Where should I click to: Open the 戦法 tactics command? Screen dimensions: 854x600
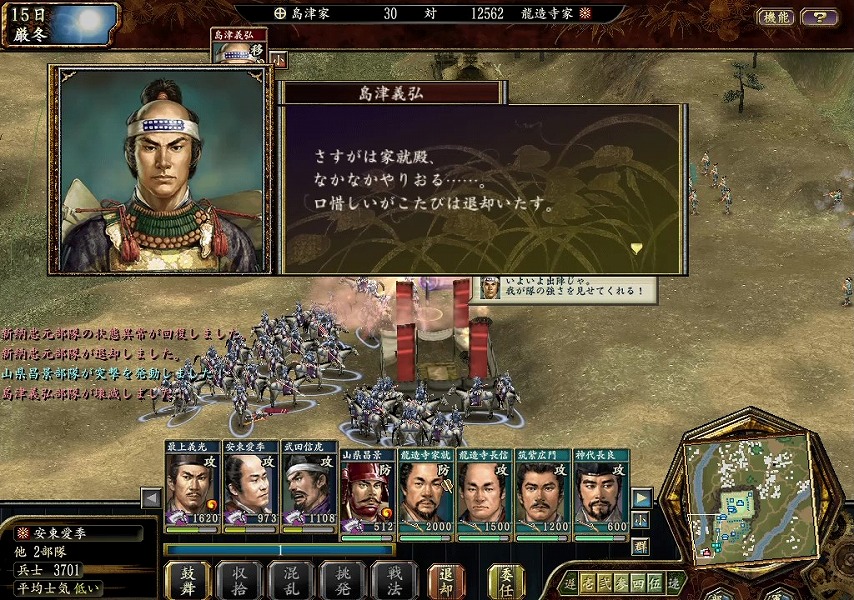tap(393, 579)
